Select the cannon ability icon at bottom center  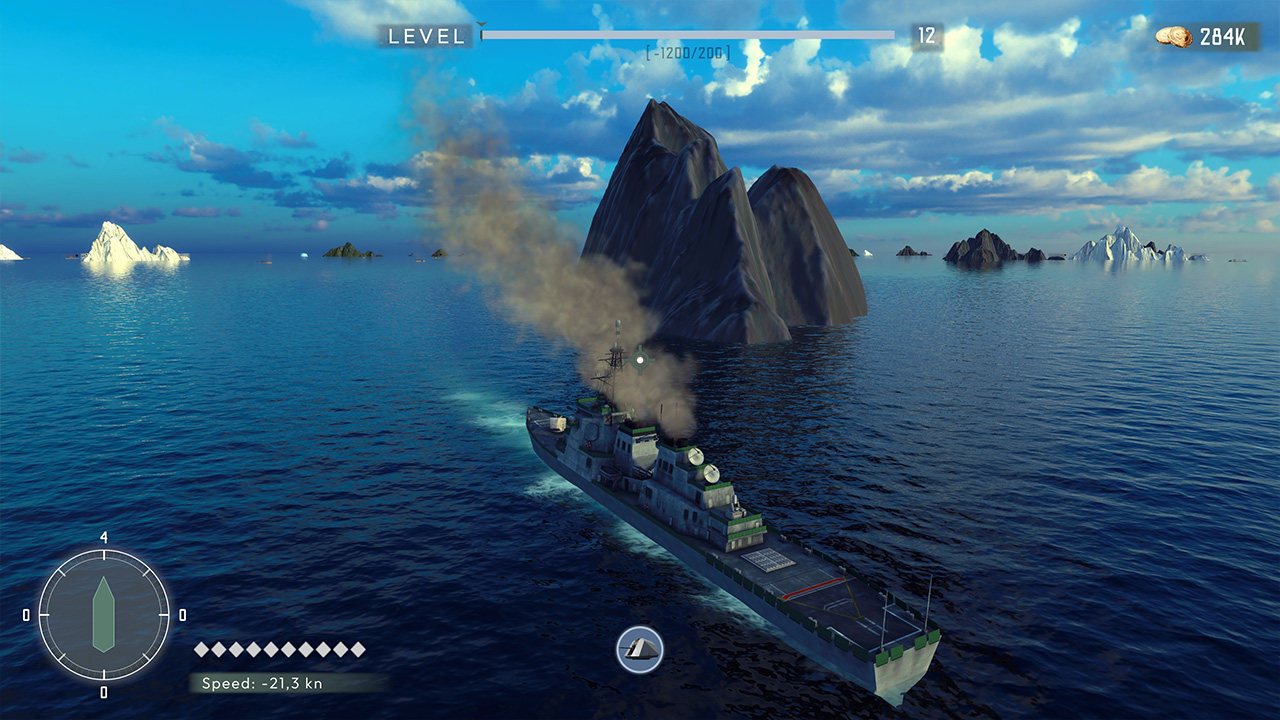[640, 648]
